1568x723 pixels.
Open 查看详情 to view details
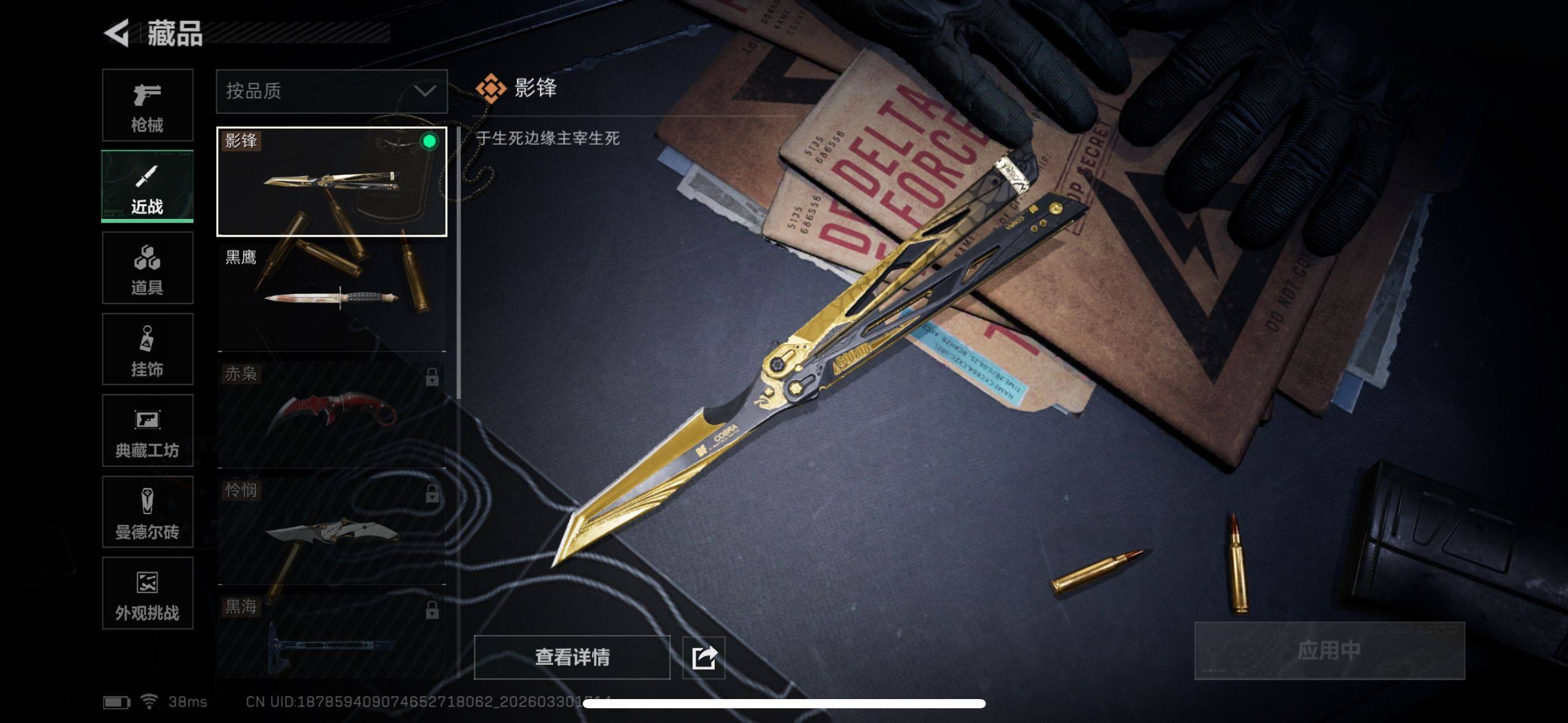pyautogui.click(x=572, y=657)
